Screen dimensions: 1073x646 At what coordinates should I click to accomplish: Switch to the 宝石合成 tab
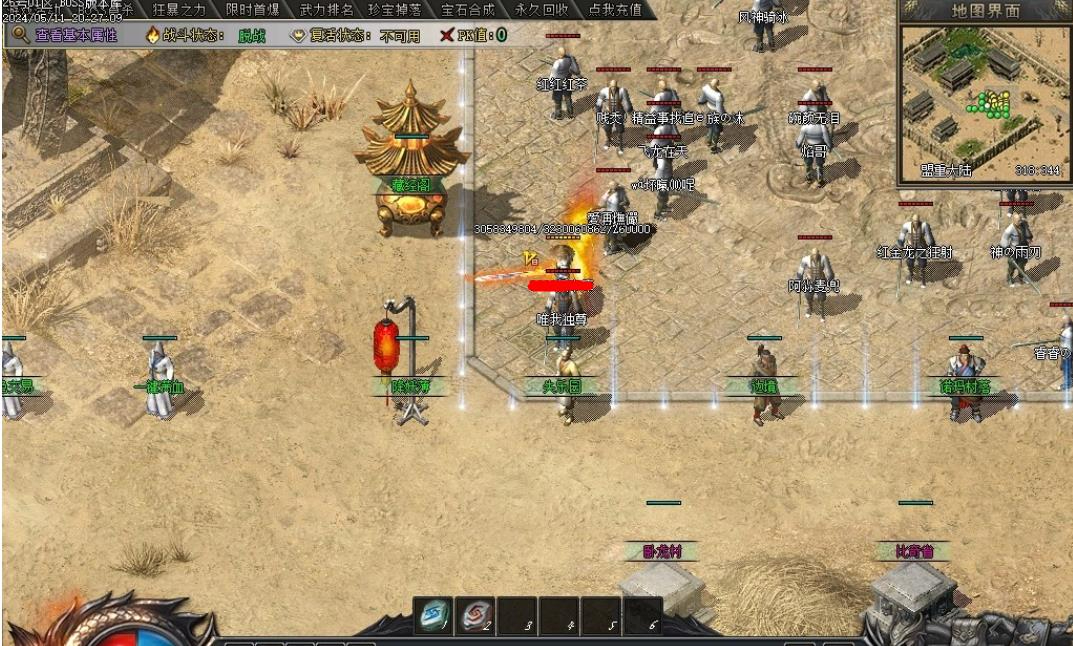click(x=468, y=10)
